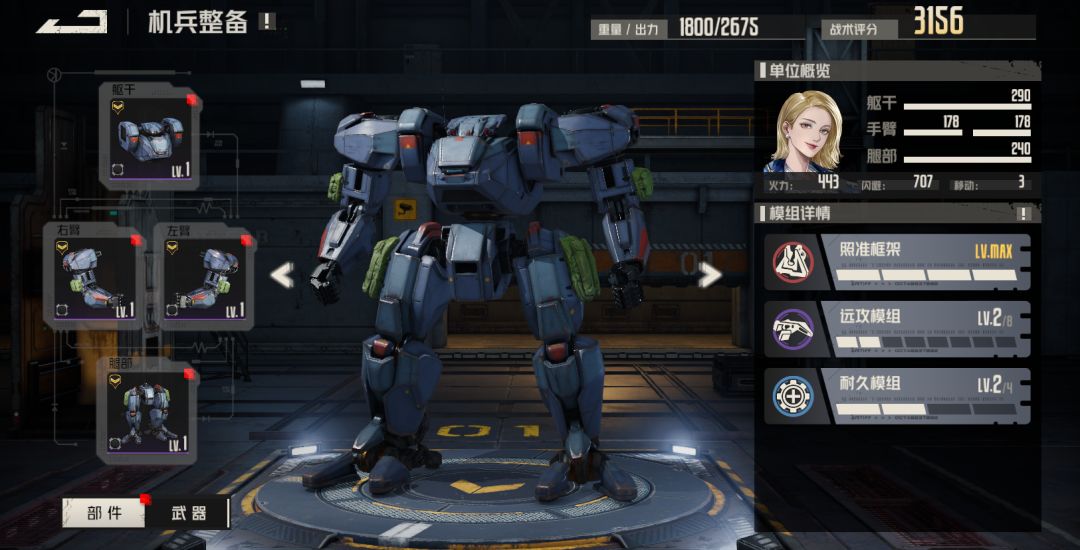Select the 右臂 right arm part slot

coord(92,276)
